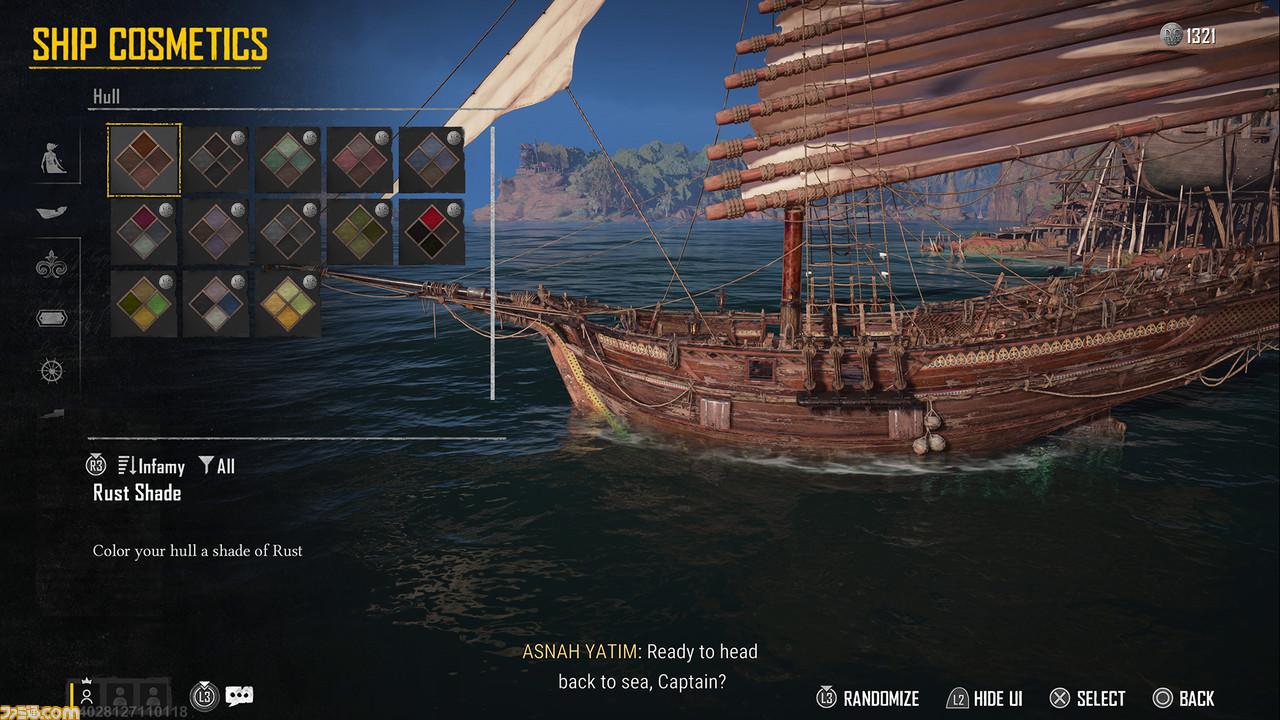The width and height of the screenshot is (1280, 720).
Task: Select the Rust Shade hull color
Action: [144, 160]
